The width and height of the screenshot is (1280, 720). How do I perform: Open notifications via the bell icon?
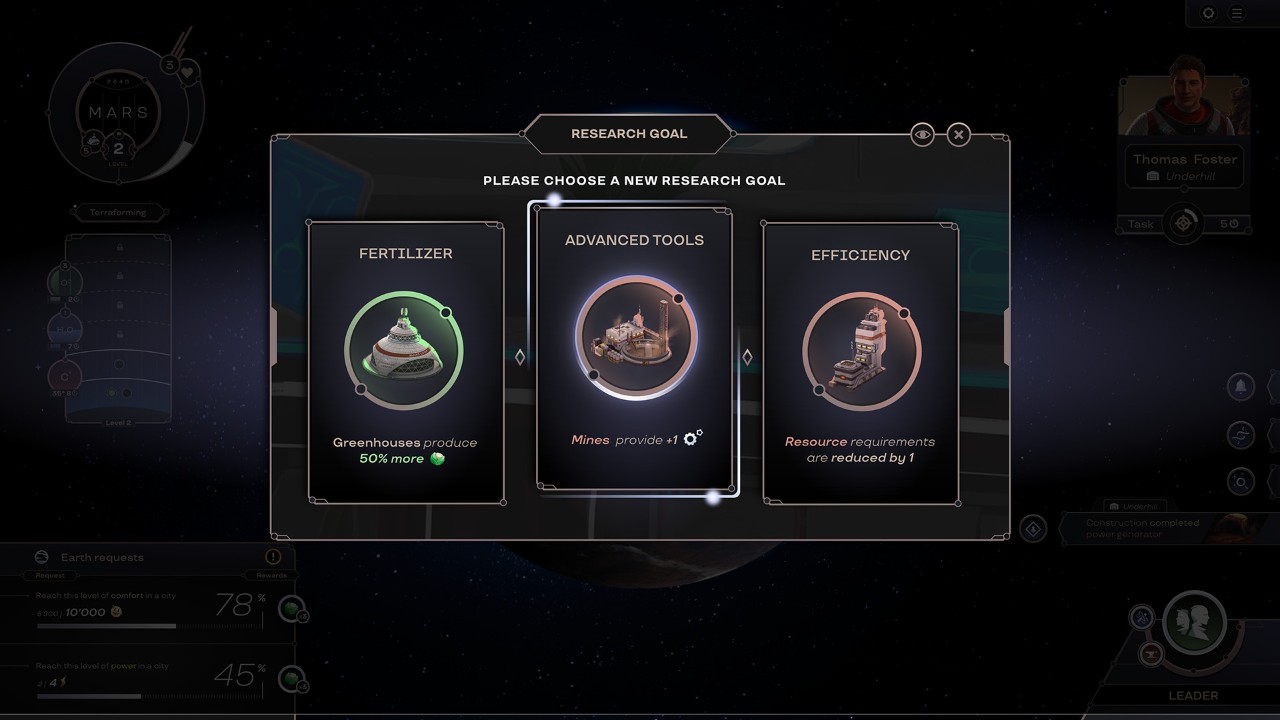[1240, 386]
